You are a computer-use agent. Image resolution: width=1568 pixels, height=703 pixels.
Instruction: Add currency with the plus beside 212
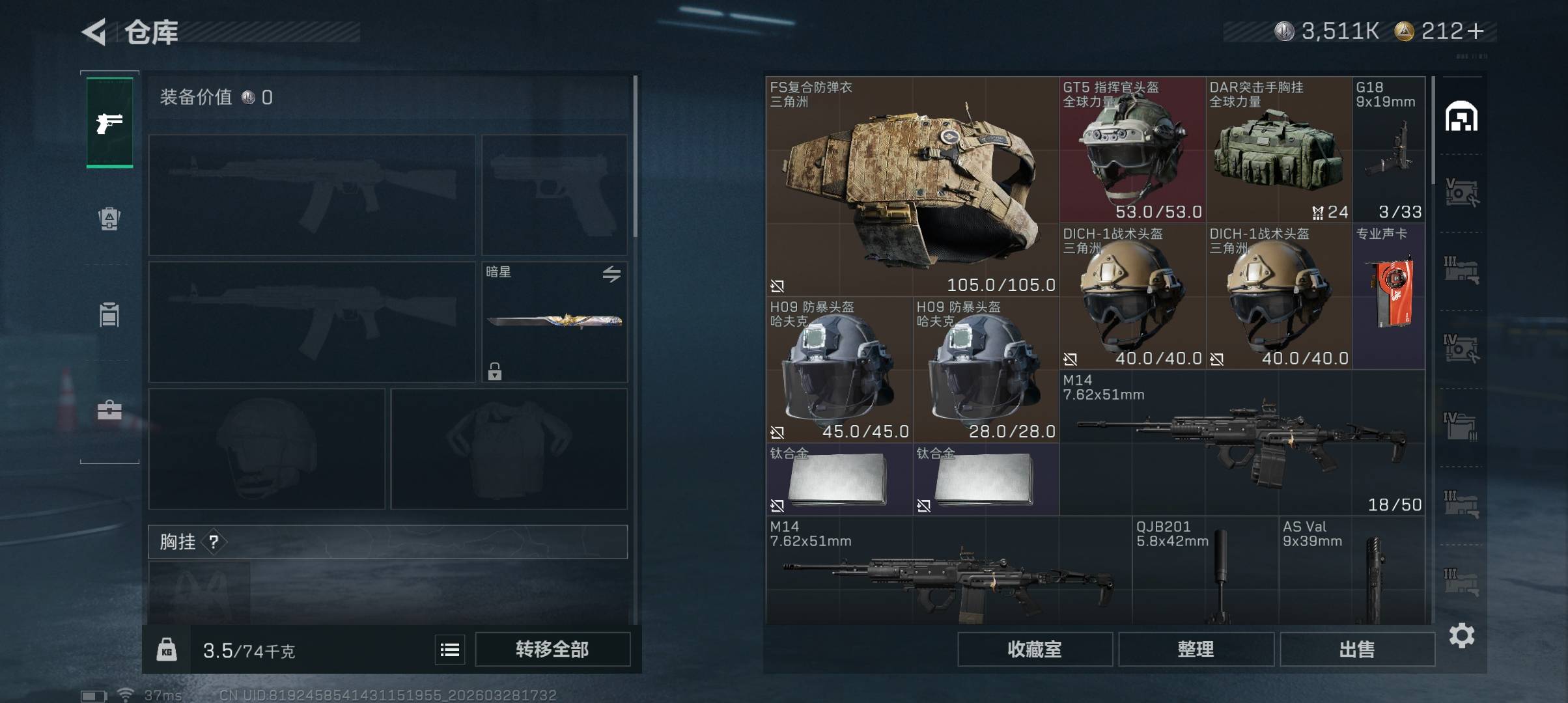[1476, 31]
